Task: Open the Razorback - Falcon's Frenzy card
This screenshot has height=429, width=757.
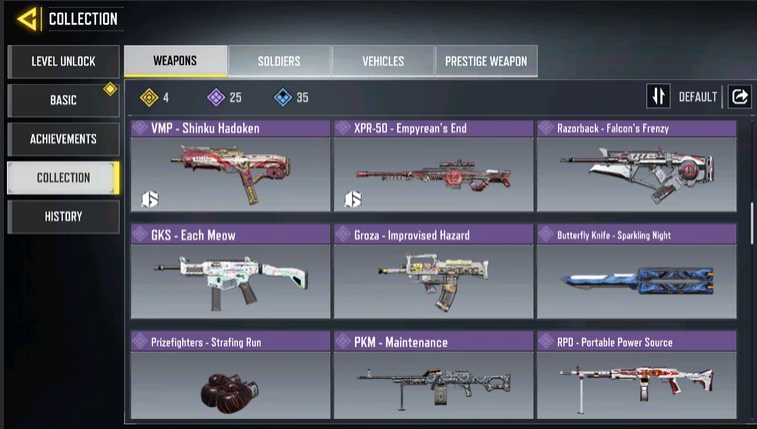Action: click(x=636, y=165)
